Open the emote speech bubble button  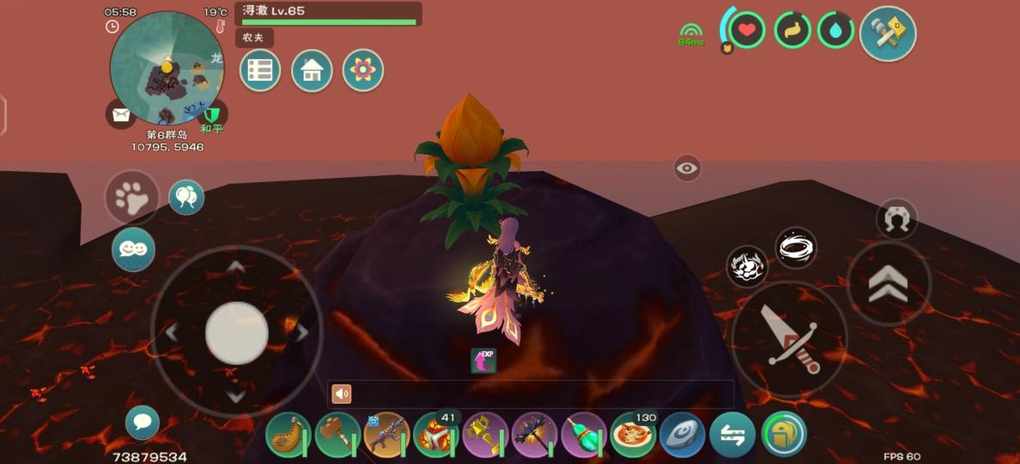coord(133,249)
